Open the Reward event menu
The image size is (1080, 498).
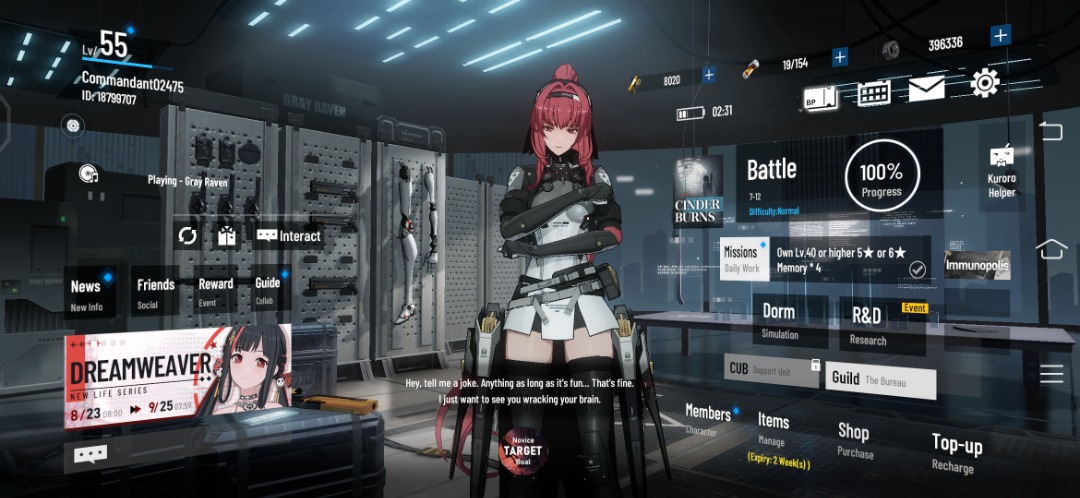click(x=215, y=292)
